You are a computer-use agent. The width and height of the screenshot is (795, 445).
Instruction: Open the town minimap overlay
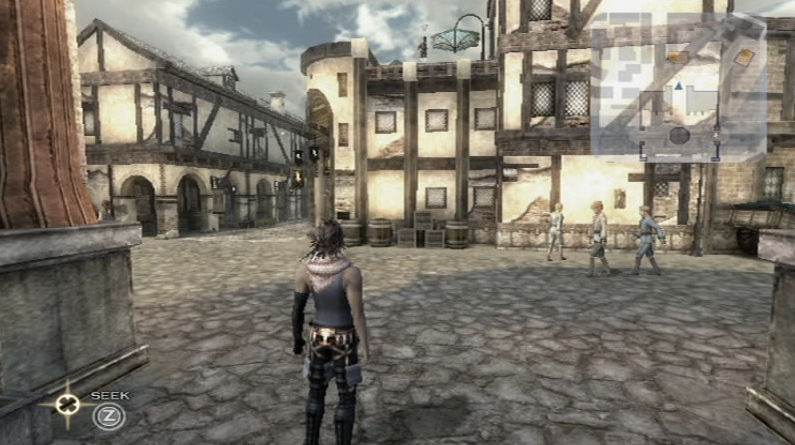pos(678,87)
